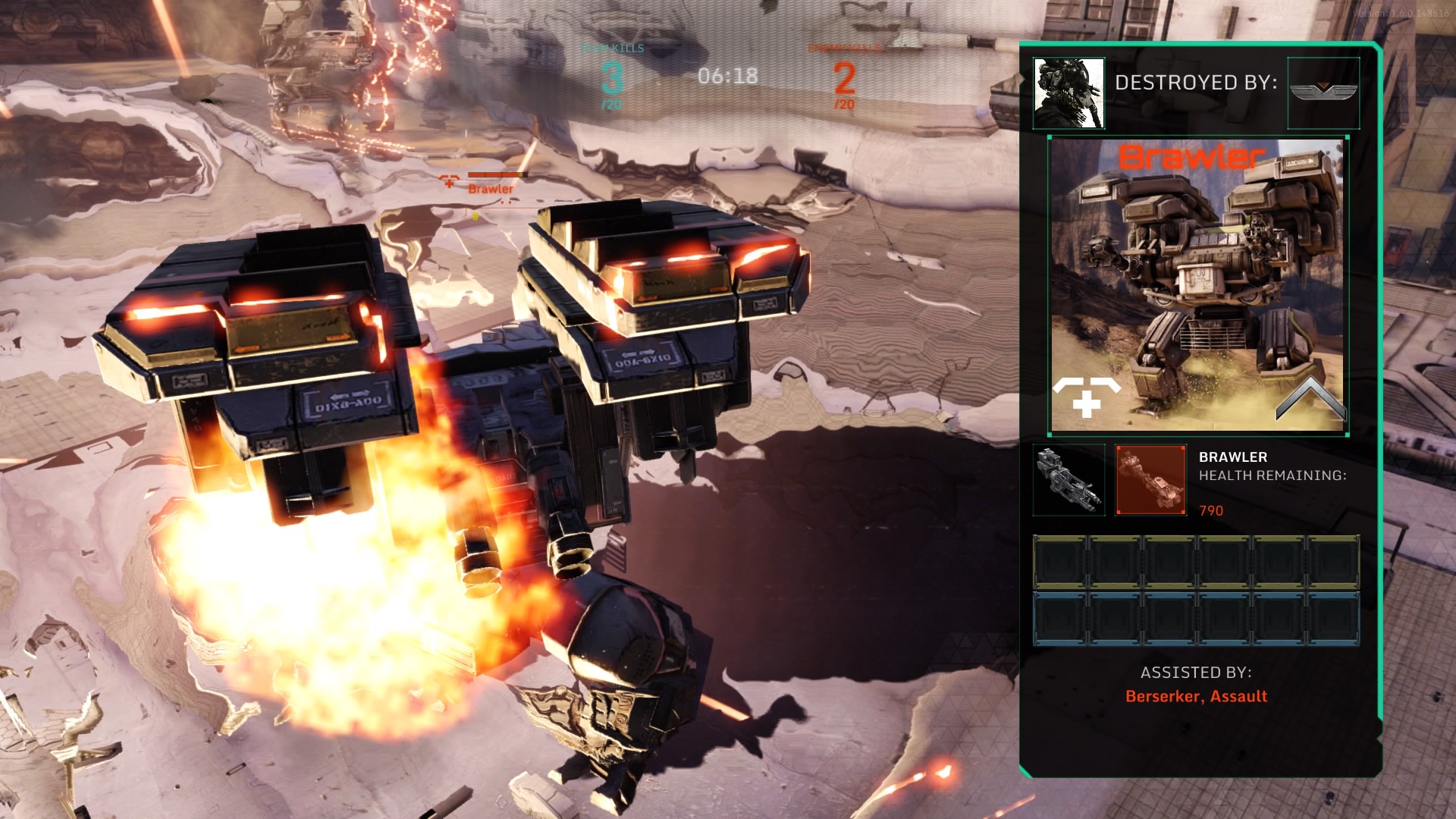The image size is (1456, 819).
Task: Select the left chaingun weapon icon
Action: pyautogui.click(x=1069, y=481)
